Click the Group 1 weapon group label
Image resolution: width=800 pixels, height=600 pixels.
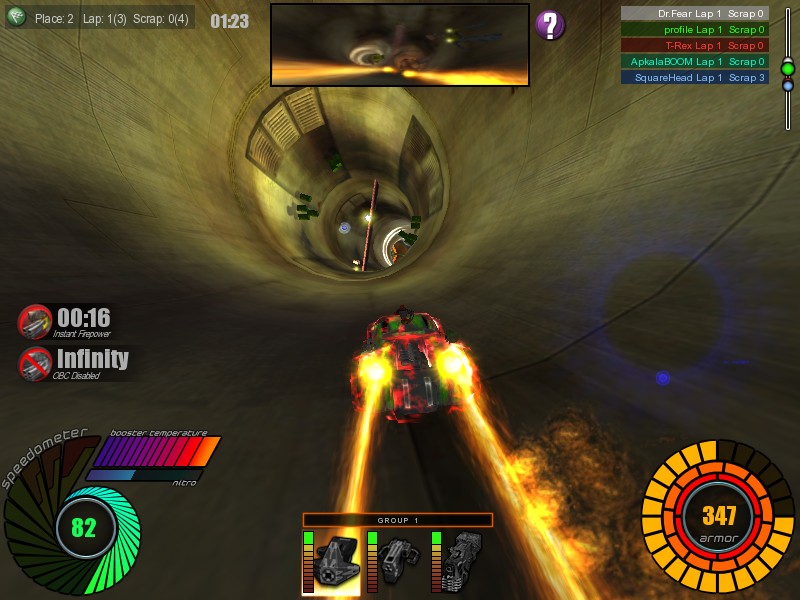click(x=398, y=520)
